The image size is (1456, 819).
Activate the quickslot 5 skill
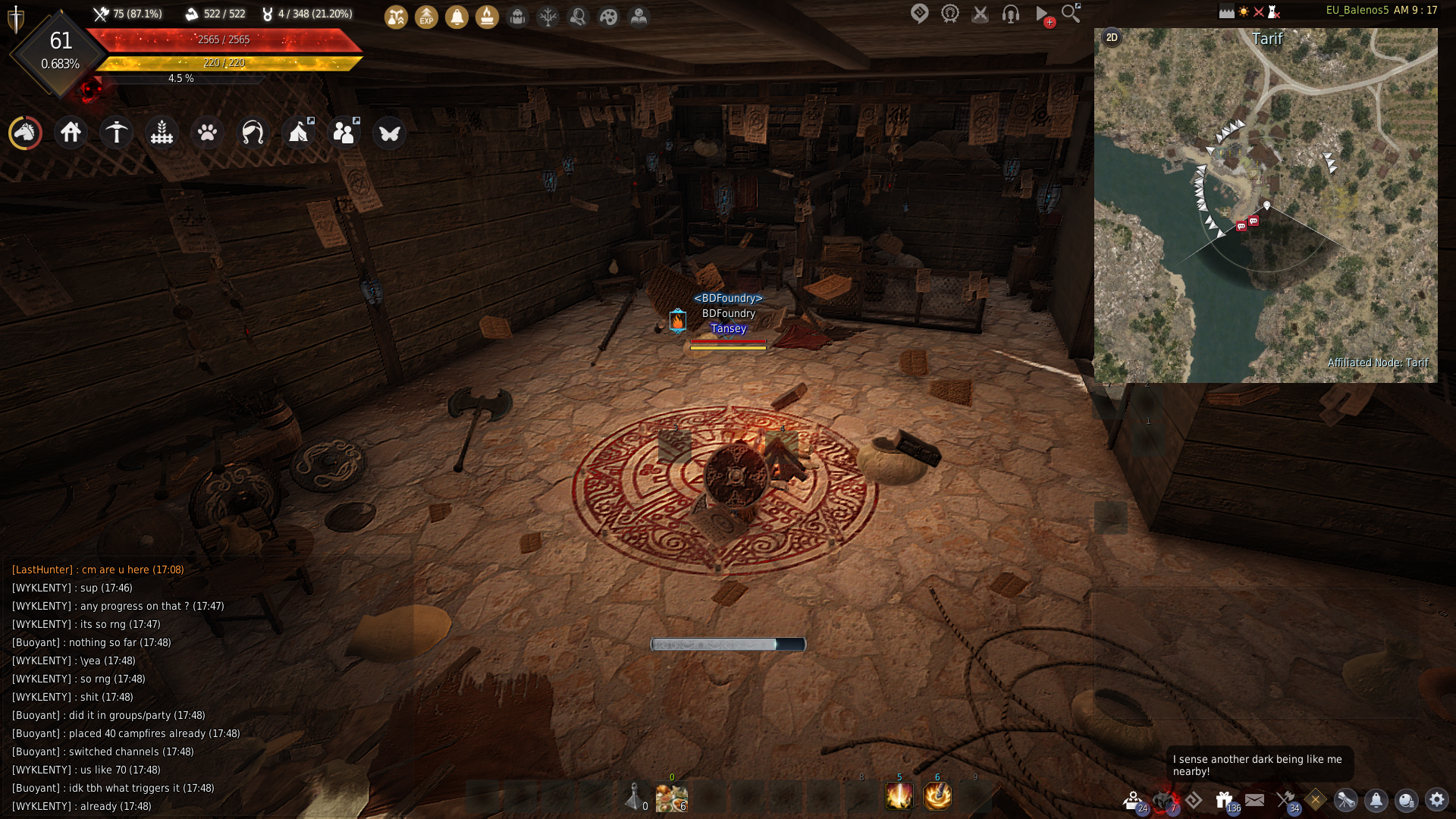[899, 796]
